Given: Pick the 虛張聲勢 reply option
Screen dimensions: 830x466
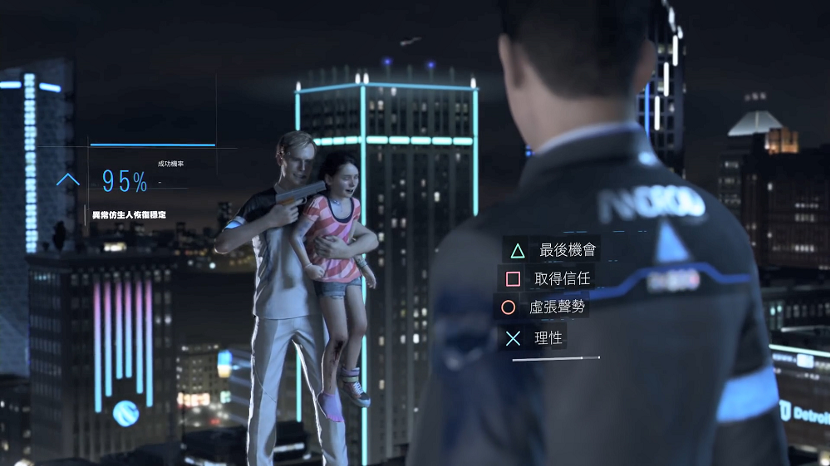Looking at the screenshot, I should [x=558, y=307].
